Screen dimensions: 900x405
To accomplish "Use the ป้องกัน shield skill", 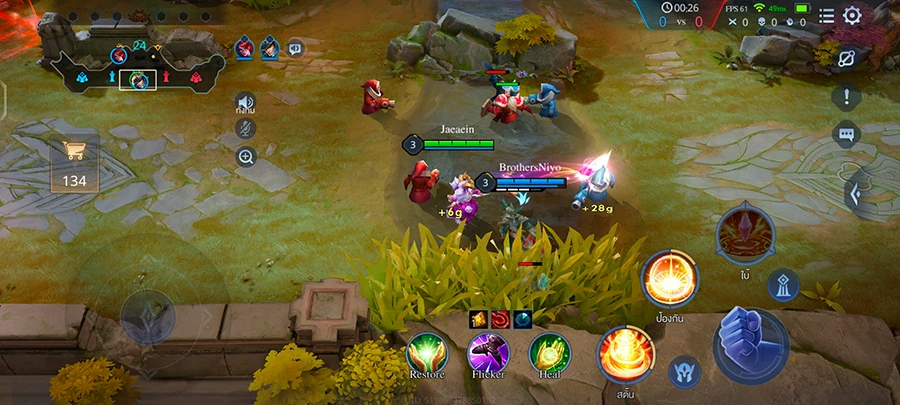I will point(670,278).
